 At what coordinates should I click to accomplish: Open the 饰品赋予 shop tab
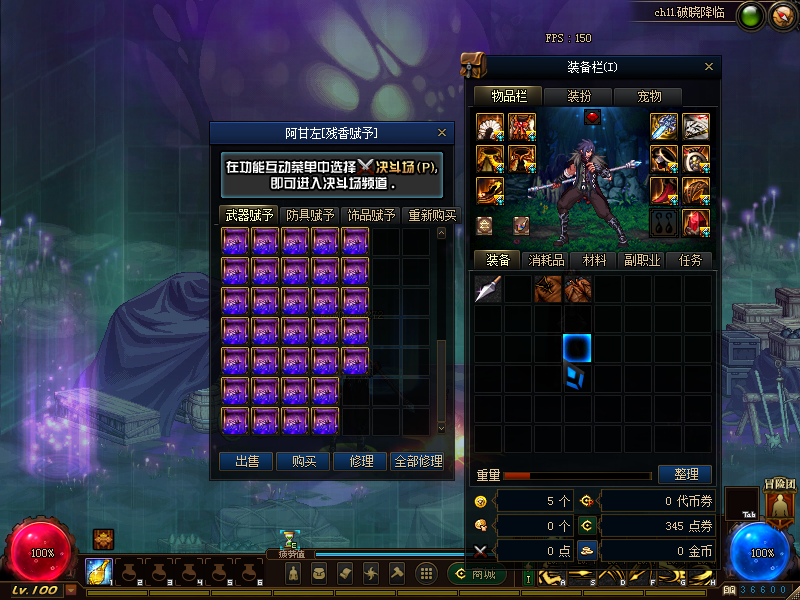point(371,214)
